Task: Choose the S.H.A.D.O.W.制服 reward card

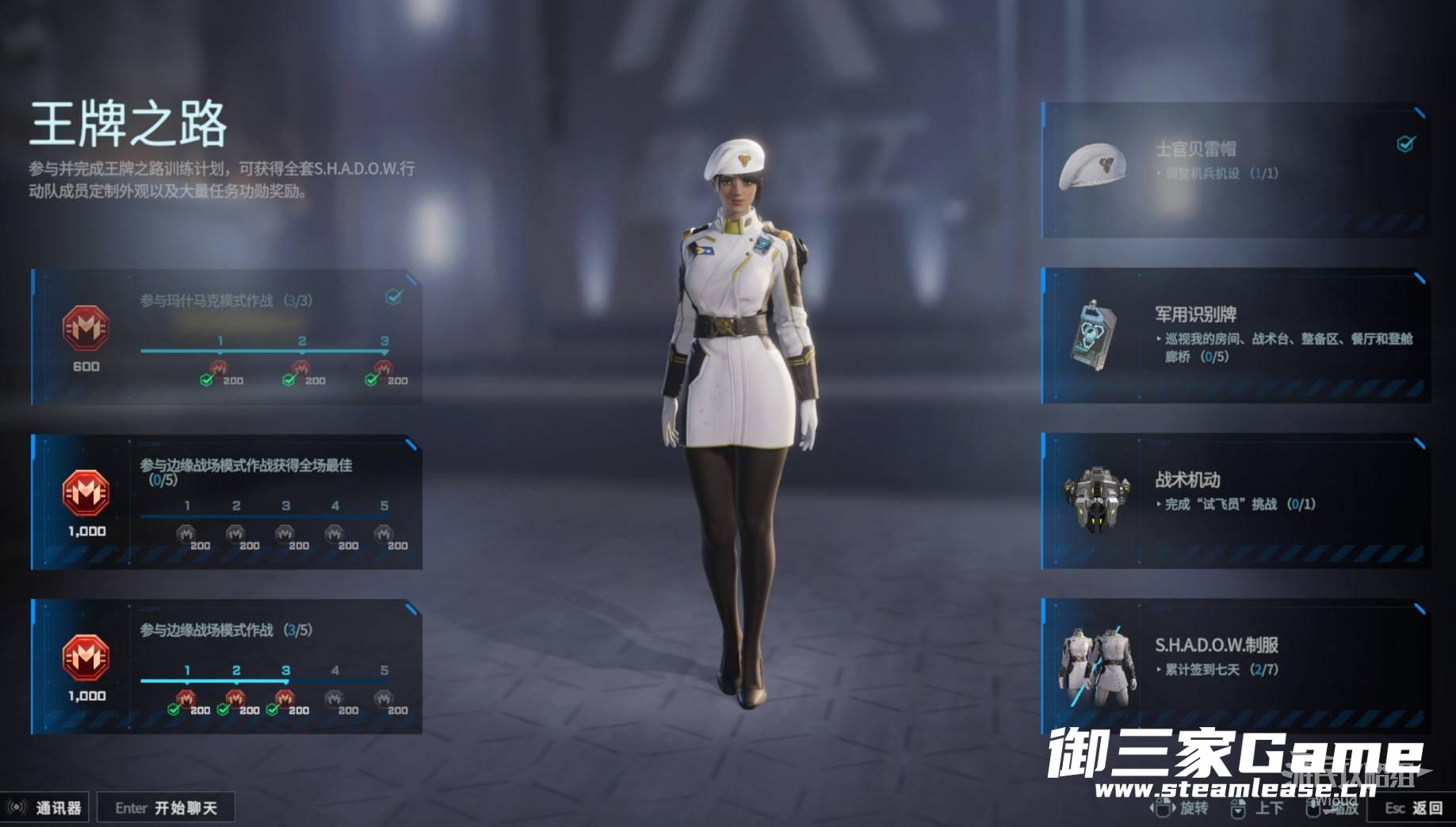Action: 1235,665
